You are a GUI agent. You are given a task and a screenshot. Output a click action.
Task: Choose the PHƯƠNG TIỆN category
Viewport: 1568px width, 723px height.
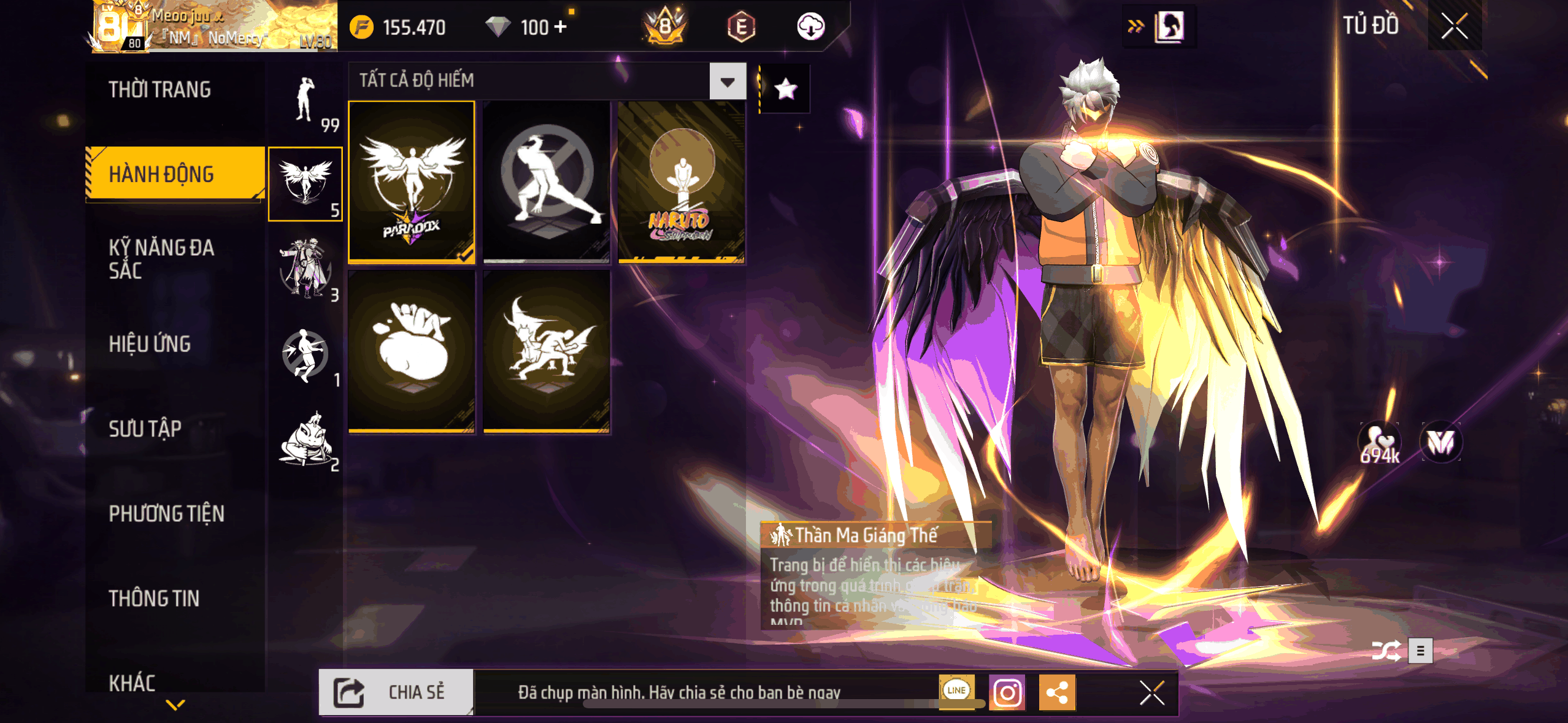166,513
